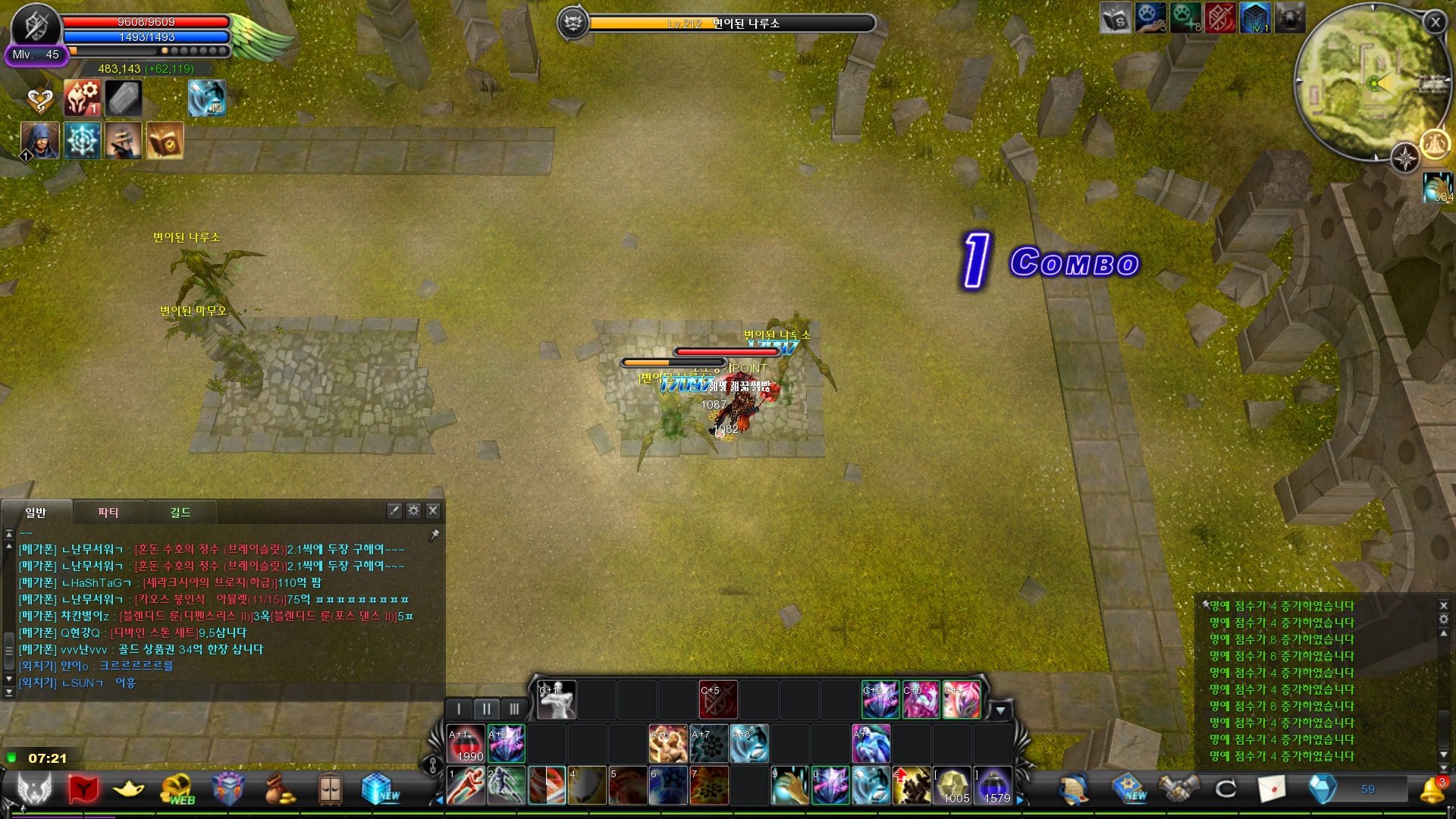Close the chat window
Screen dimensions: 1456x819
click(x=433, y=510)
